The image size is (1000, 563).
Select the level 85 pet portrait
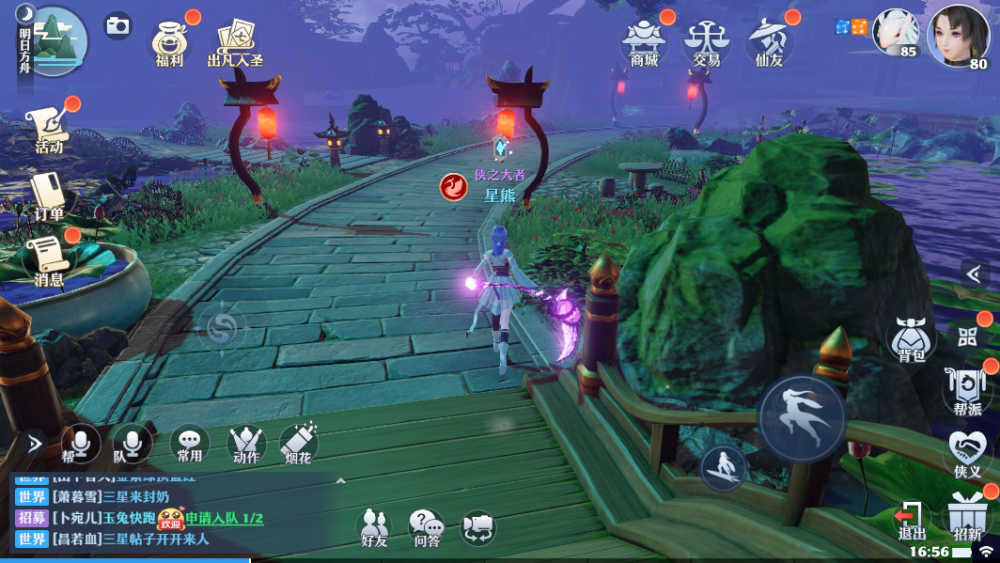(895, 34)
